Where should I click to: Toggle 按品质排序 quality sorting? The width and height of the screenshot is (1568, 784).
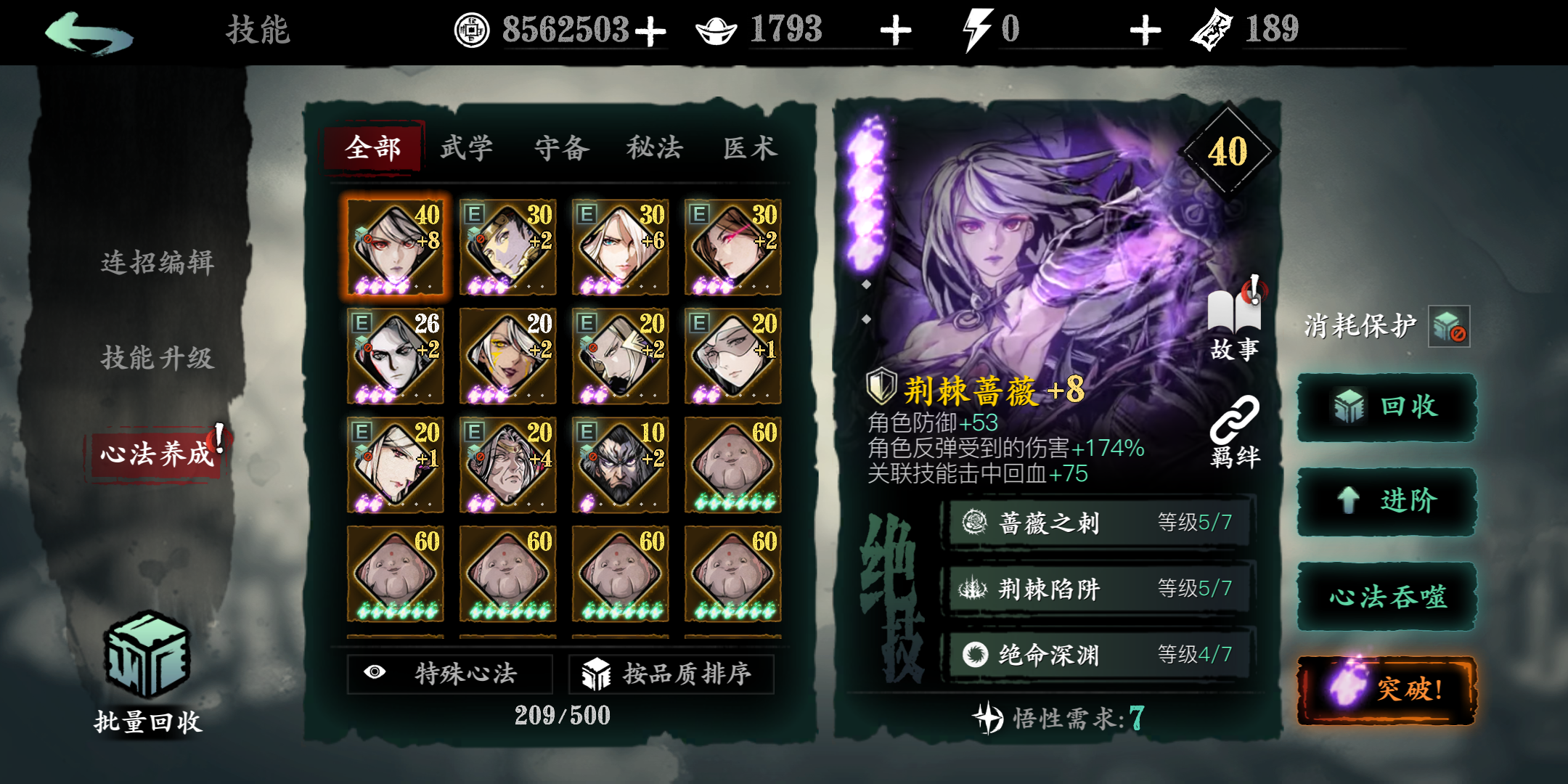pyautogui.click(x=671, y=674)
